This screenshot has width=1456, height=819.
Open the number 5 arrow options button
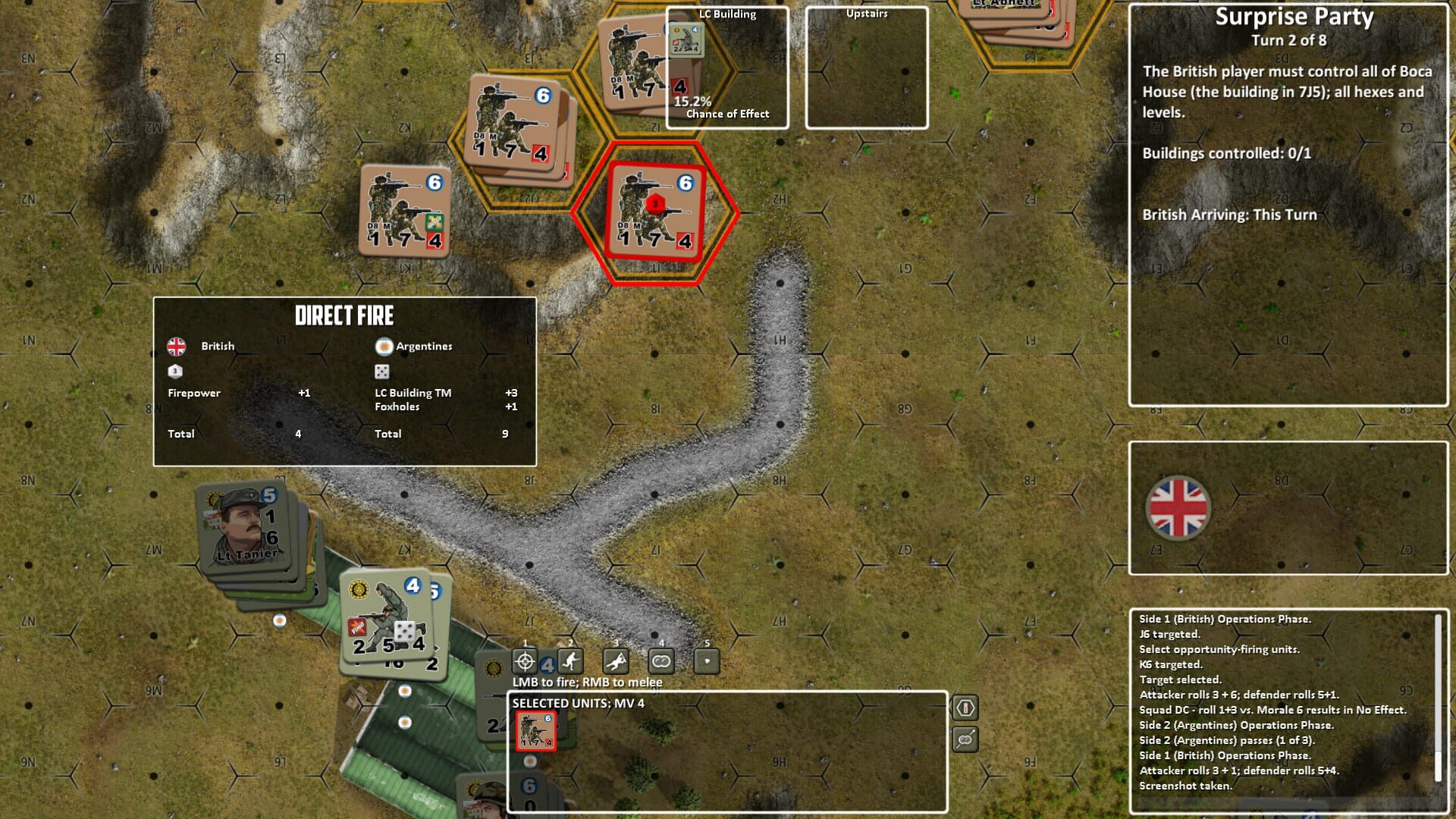point(708,661)
